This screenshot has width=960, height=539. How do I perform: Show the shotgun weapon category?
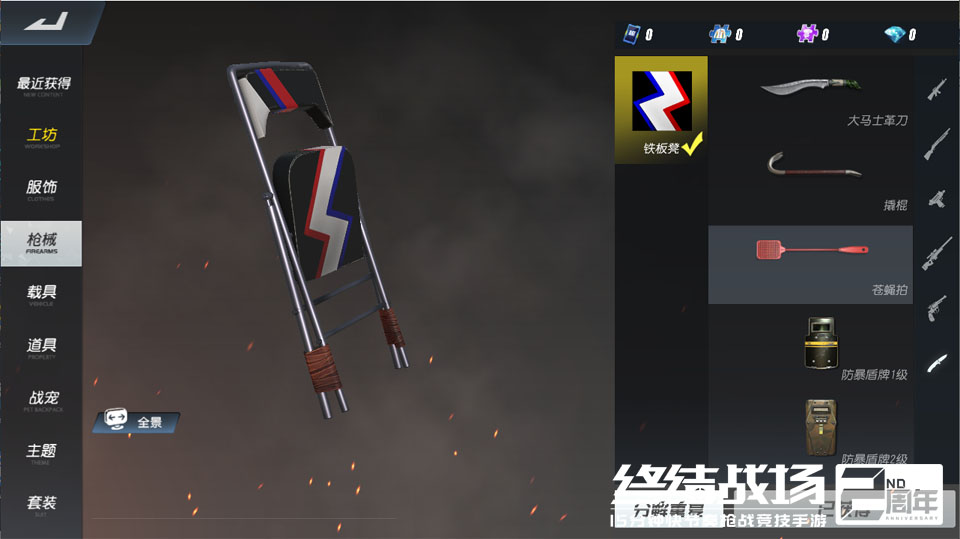pos(937,144)
